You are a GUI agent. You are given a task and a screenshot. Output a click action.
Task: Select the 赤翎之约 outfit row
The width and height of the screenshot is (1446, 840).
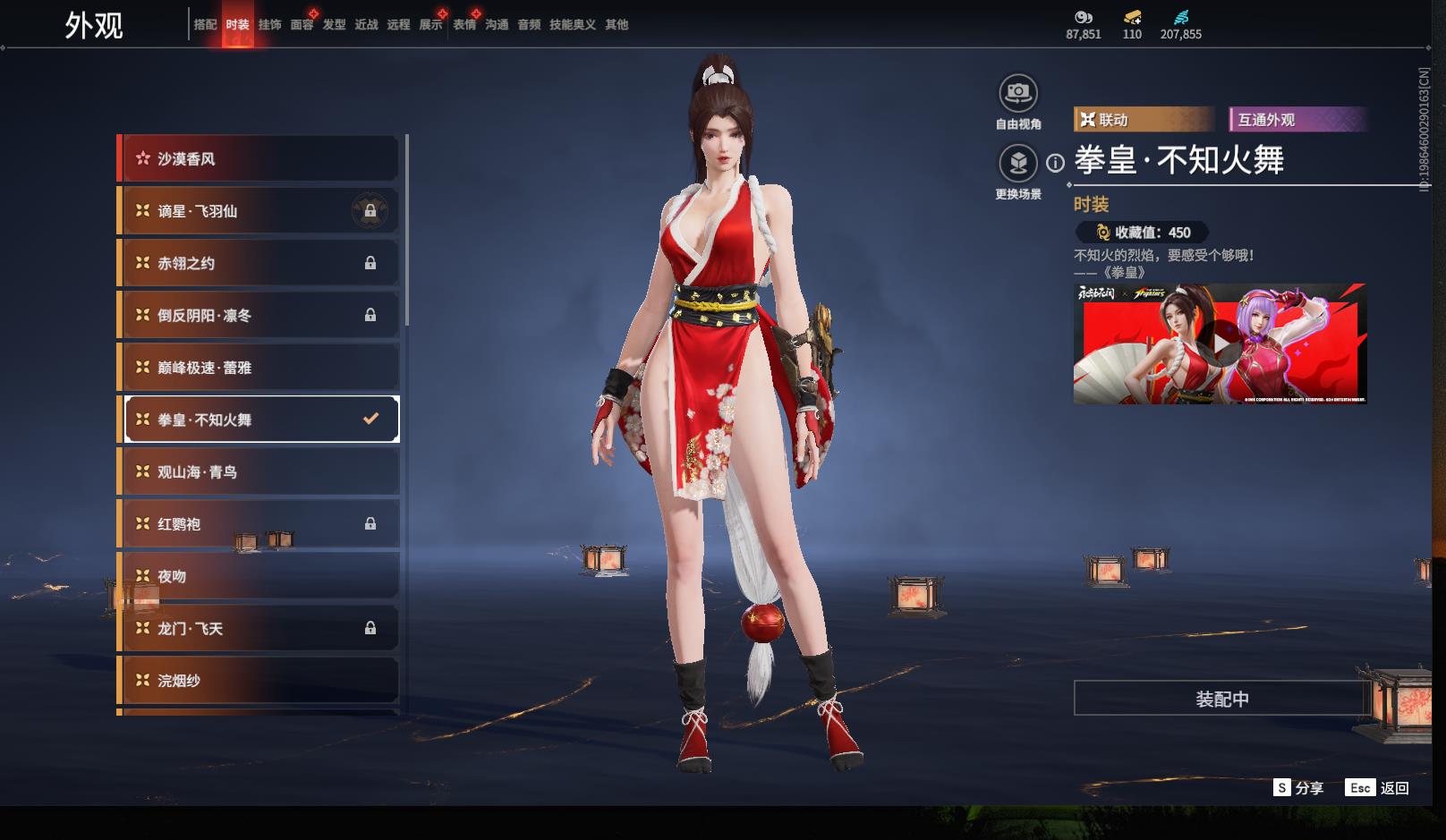pos(259,263)
